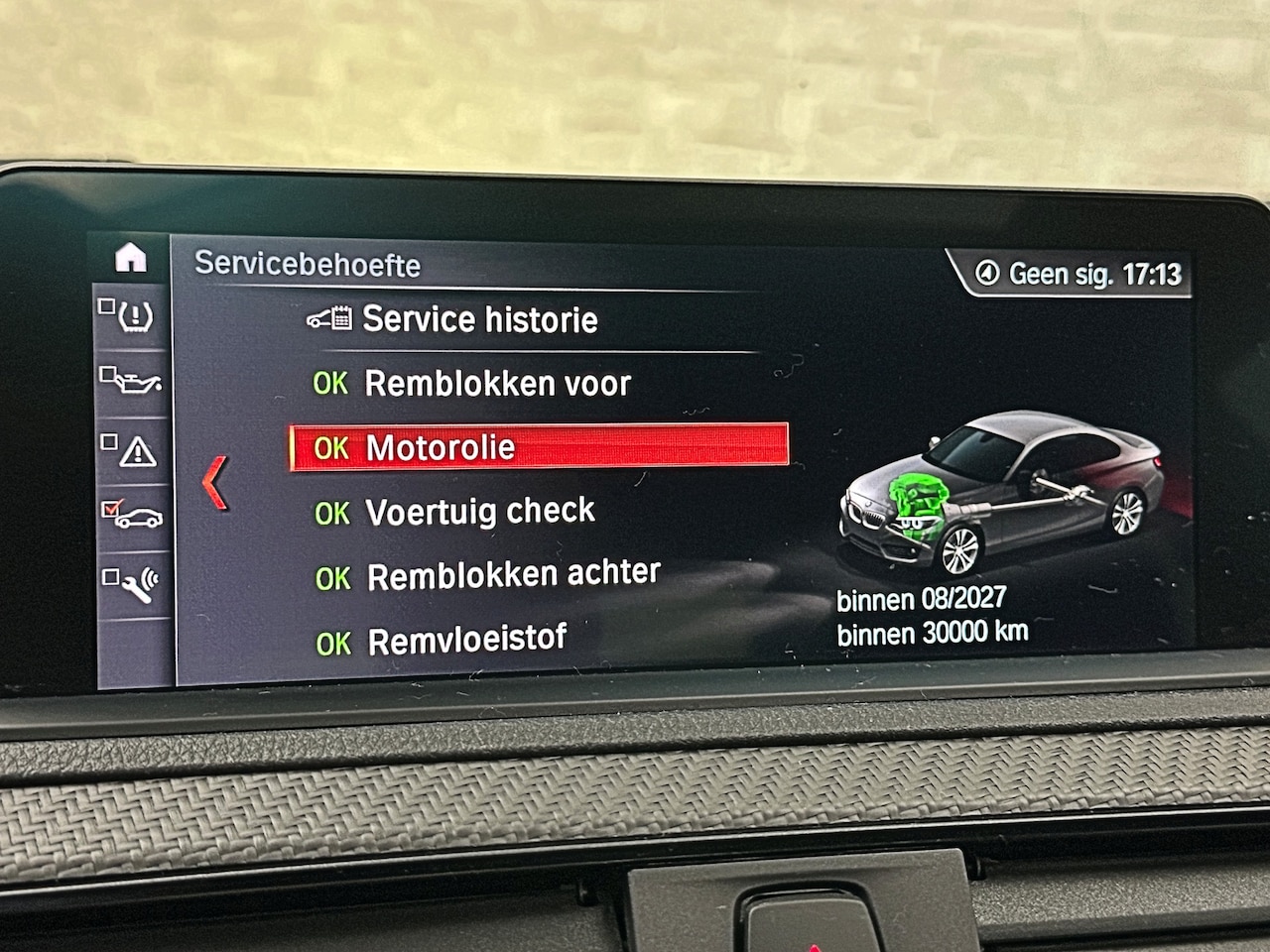Screen dimensions: 1270x952
Task: Open the Service historie entry
Action: coord(479,319)
